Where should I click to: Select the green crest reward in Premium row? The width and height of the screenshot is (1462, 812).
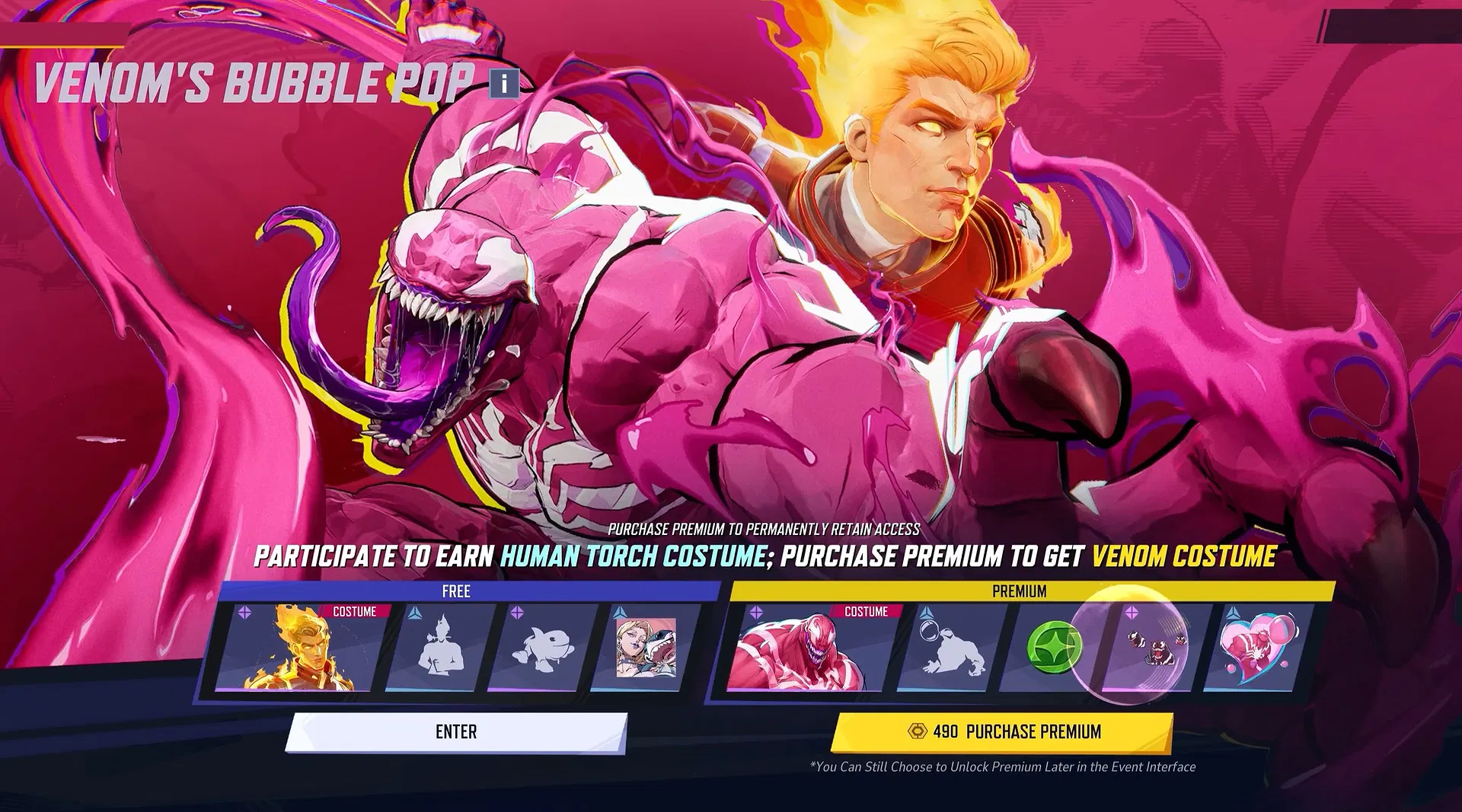[x=1052, y=646]
